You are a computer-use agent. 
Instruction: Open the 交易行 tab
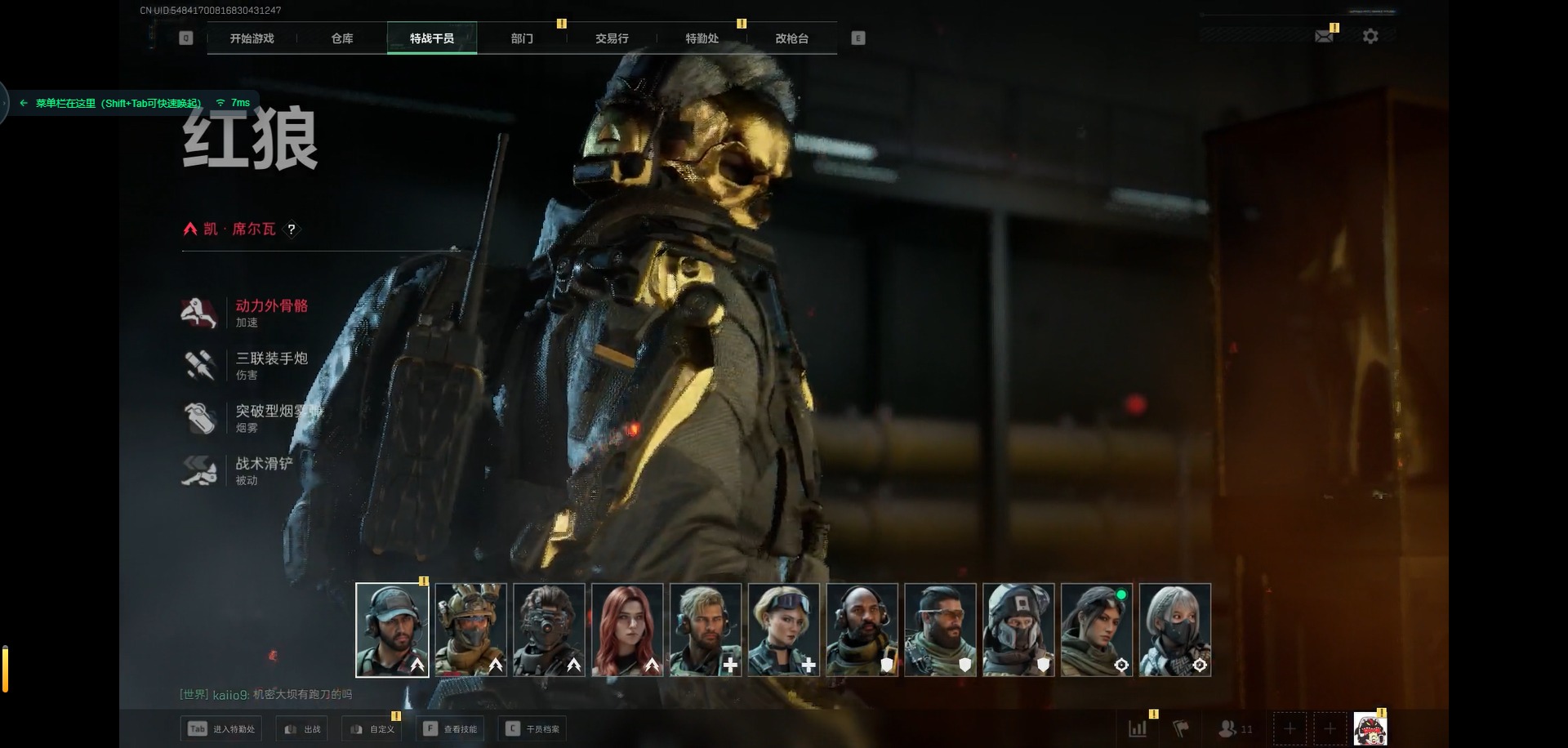[x=612, y=38]
